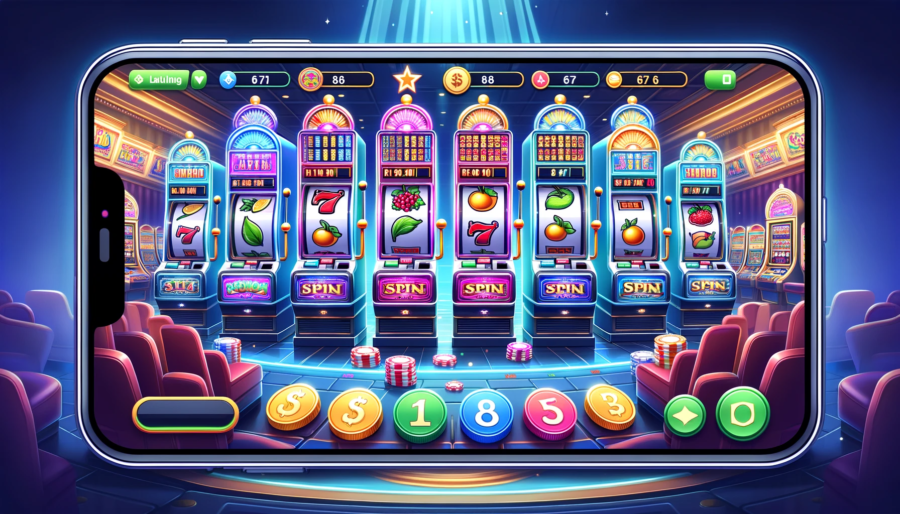Click the dark pill-shaped bar with gold outline
This screenshot has height=514, width=900.
click(186, 412)
